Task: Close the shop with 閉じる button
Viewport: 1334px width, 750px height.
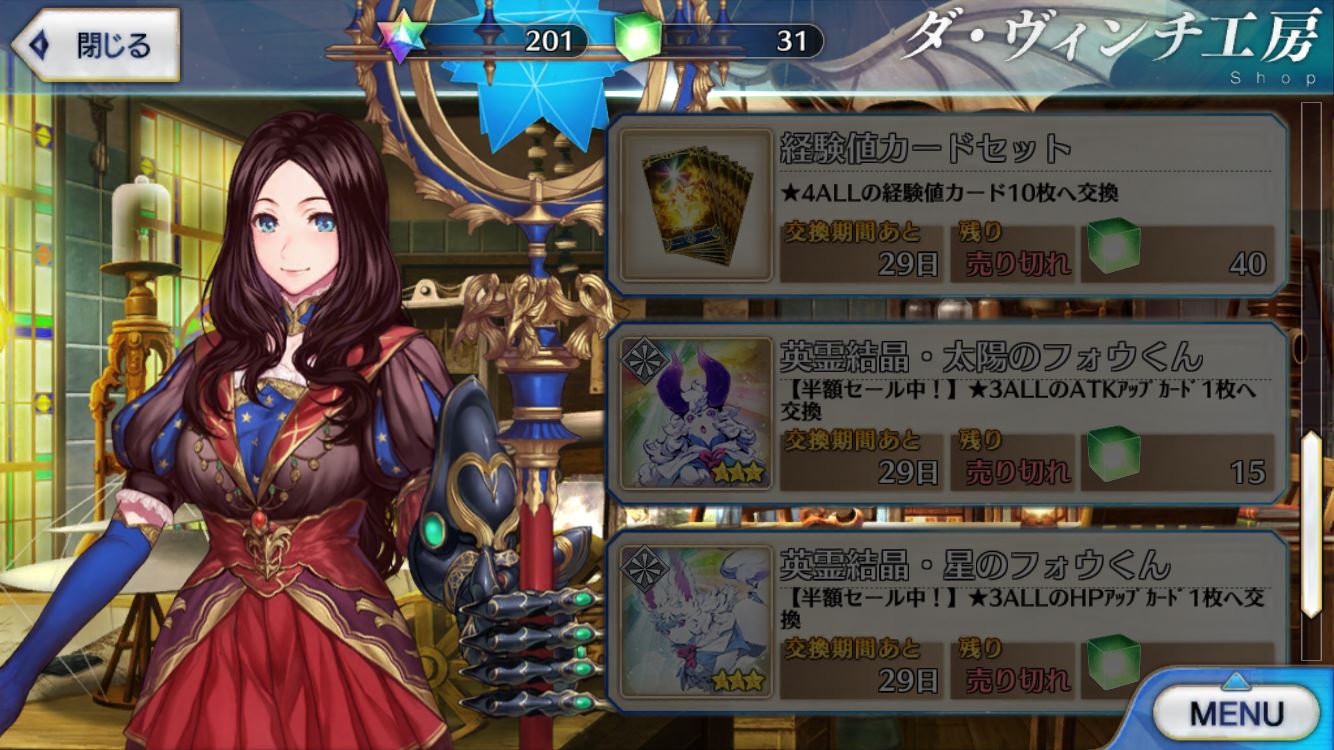Action: coord(96,45)
